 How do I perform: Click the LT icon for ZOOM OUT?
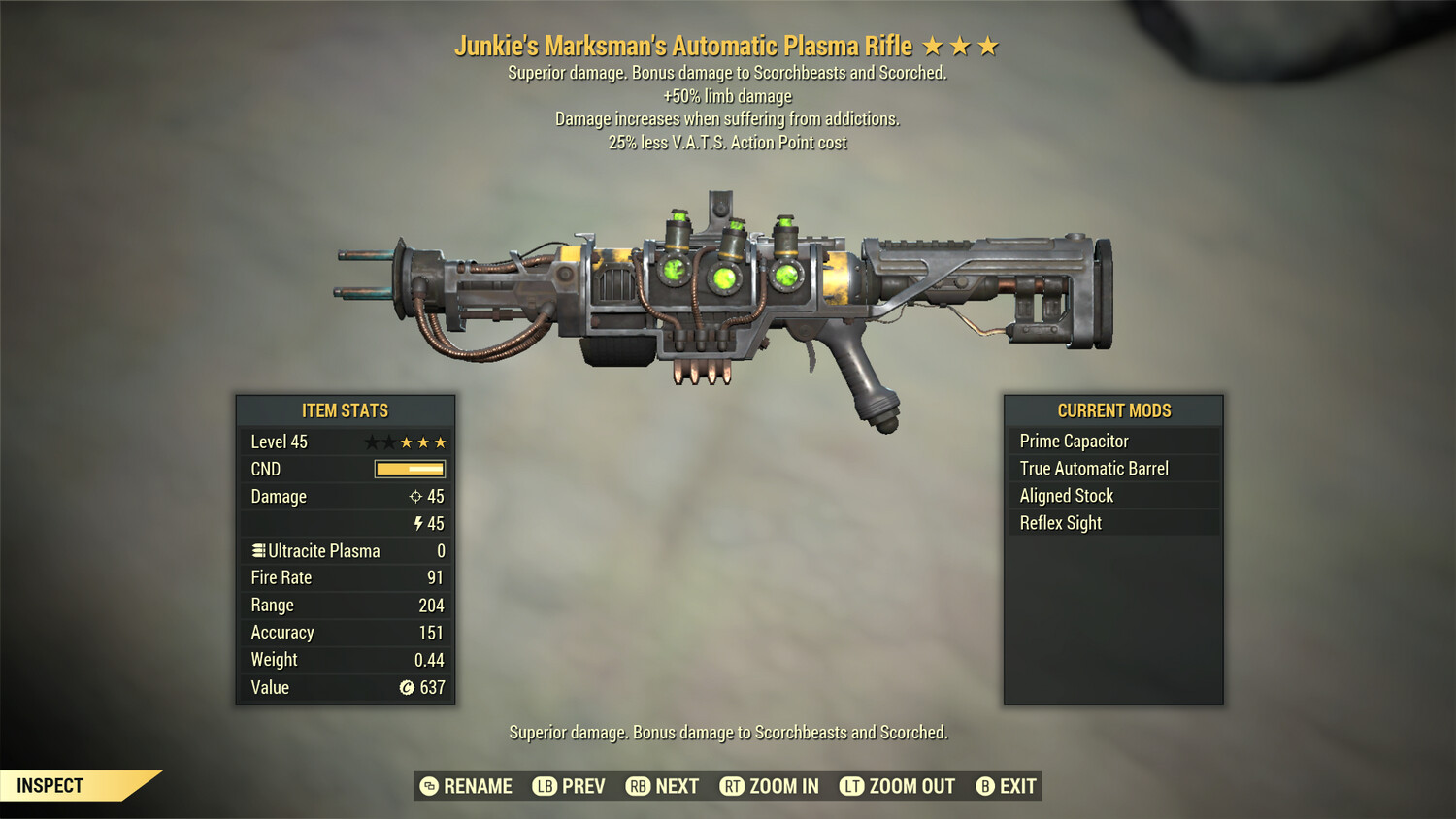point(852,786)
